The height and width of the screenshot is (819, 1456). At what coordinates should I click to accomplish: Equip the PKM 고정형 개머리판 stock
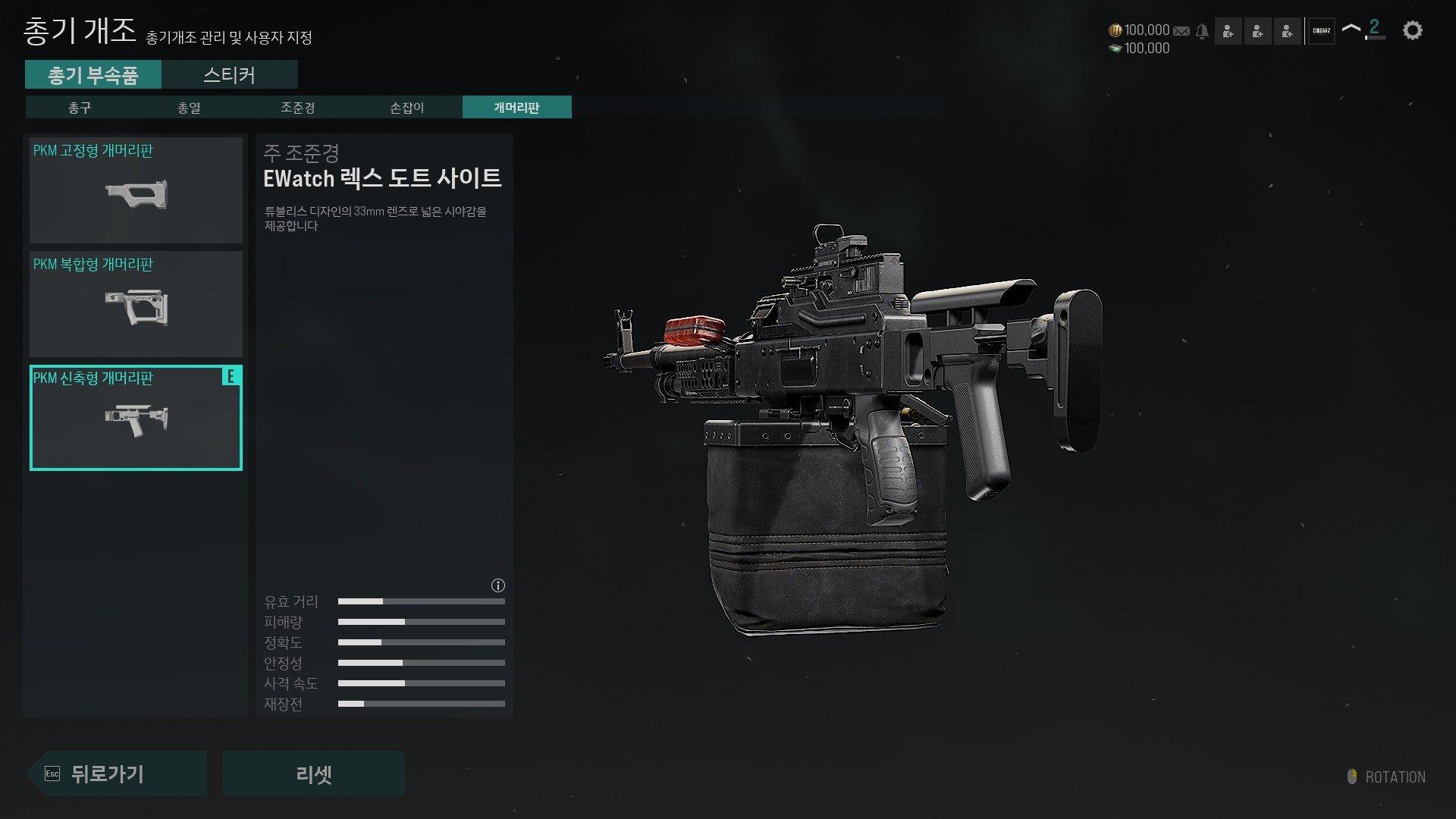tap(136, 190)
